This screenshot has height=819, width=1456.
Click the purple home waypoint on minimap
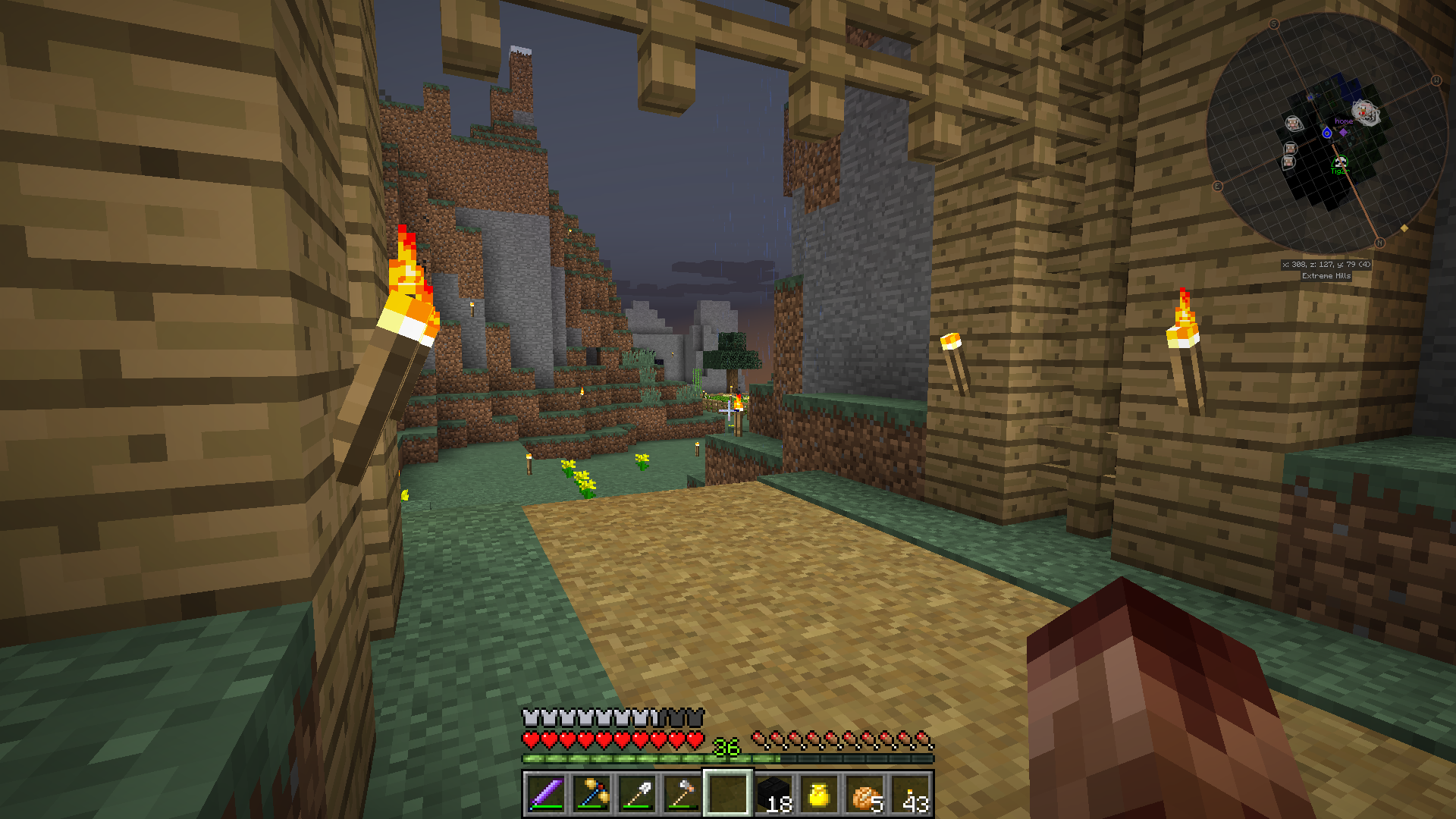pos(1344,132)
